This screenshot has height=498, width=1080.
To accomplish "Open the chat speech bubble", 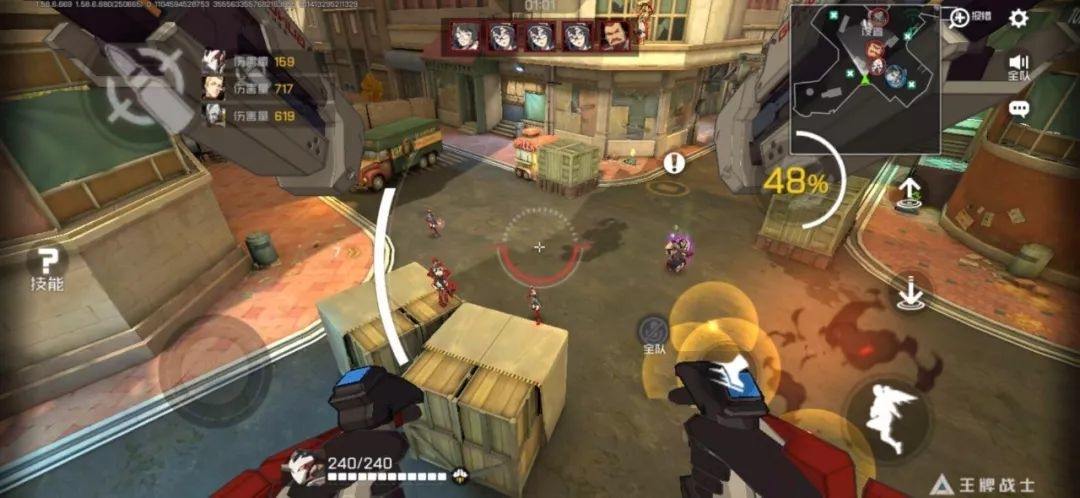I will click(x=1019, y=109).
